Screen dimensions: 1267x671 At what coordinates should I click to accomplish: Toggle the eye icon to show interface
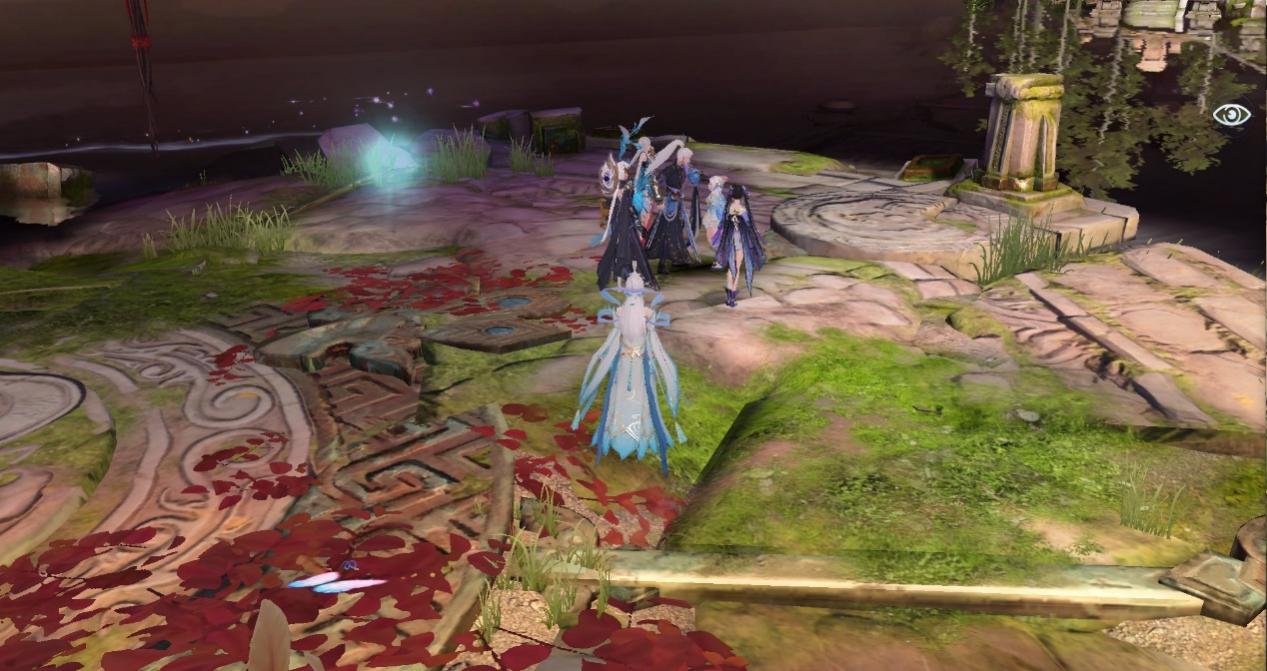click(x=1231, y=115)
